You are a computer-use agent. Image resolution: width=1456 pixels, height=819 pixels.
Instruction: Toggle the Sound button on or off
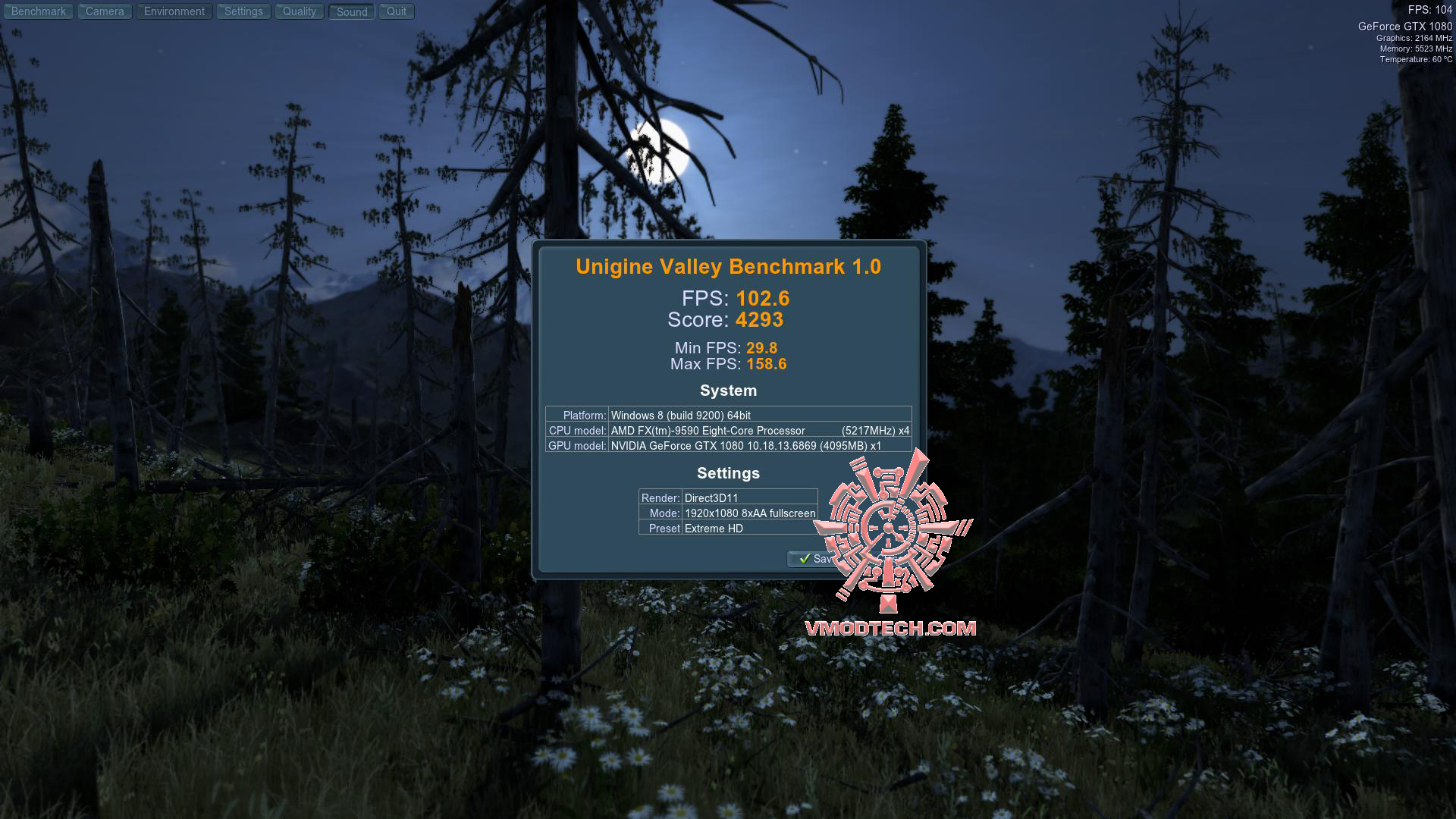click(350, 11)
